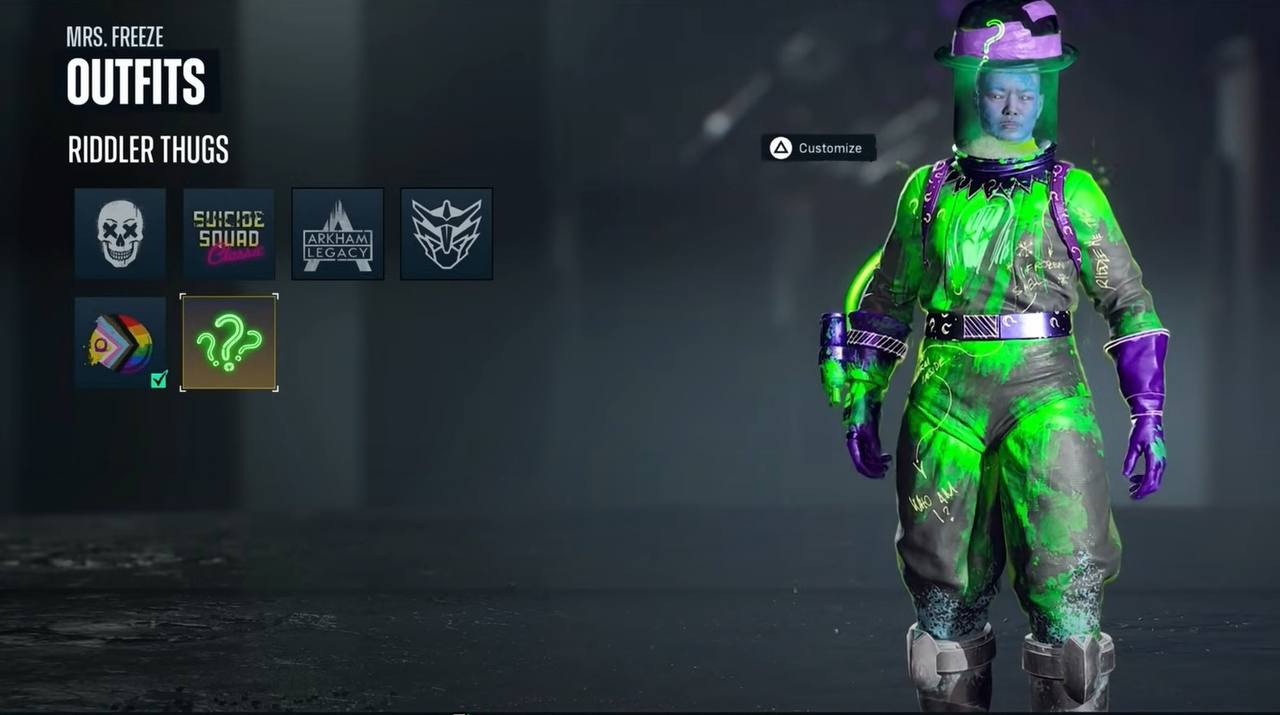The height and width of the screenshot is (715, 1280).
Task: Pick the horned mask emblem outfit tile
Action: [446, 233]
